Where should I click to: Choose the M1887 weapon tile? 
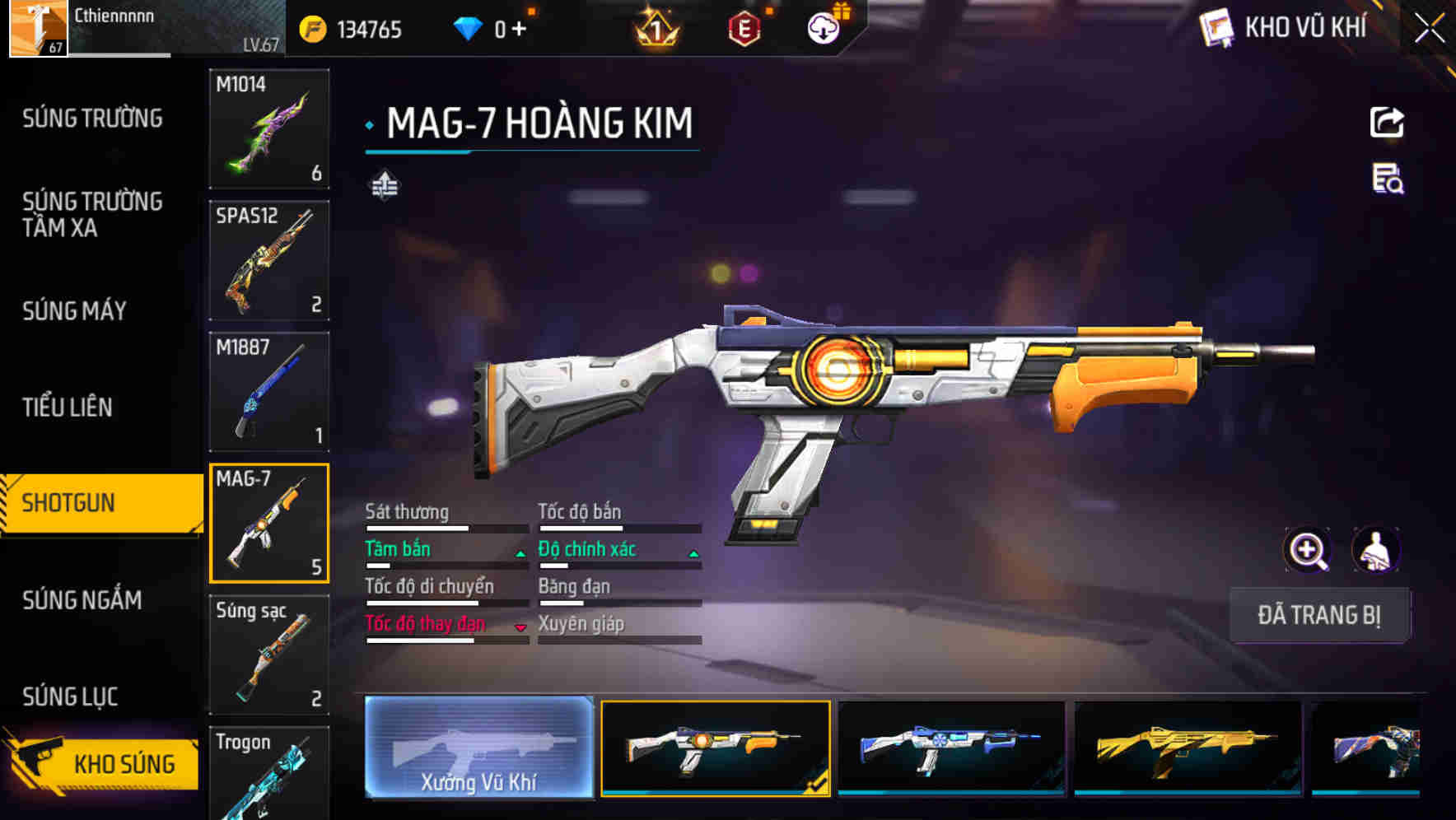tap(269, 392)
